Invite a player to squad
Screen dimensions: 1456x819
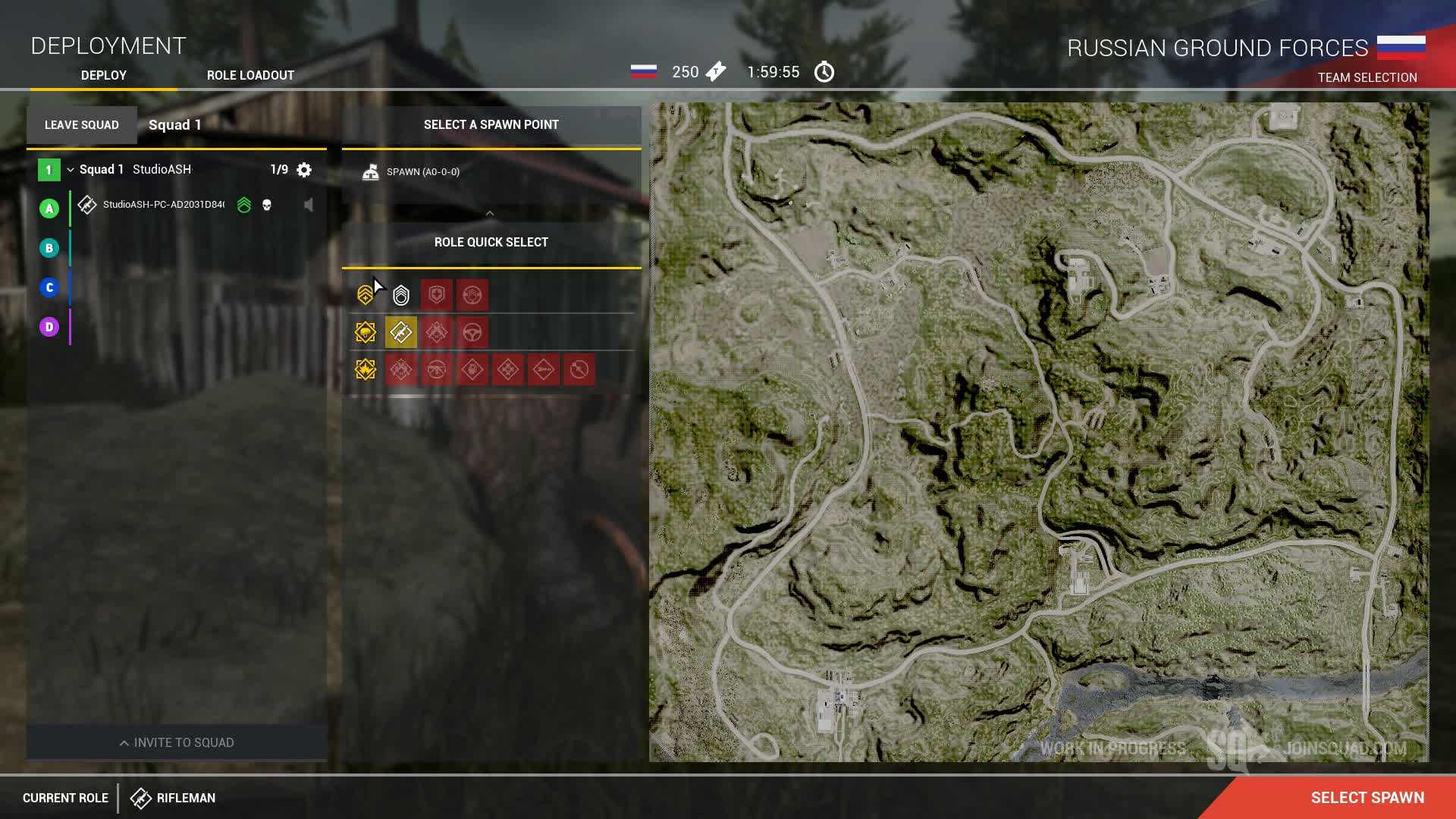[x=177, y=742]
